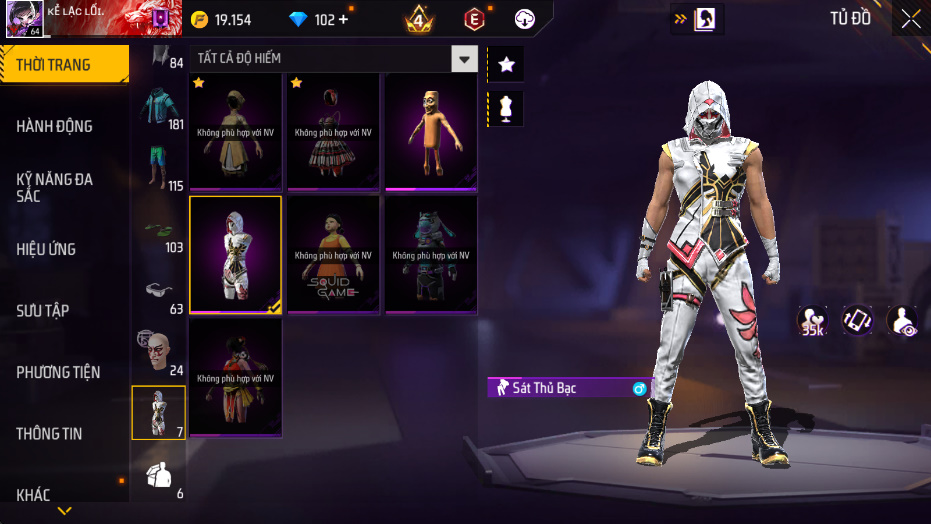931x524 pixels.
Task: Switch to the Phương Tiện tab
Action: pyautogui.click(x=58, y=372)
